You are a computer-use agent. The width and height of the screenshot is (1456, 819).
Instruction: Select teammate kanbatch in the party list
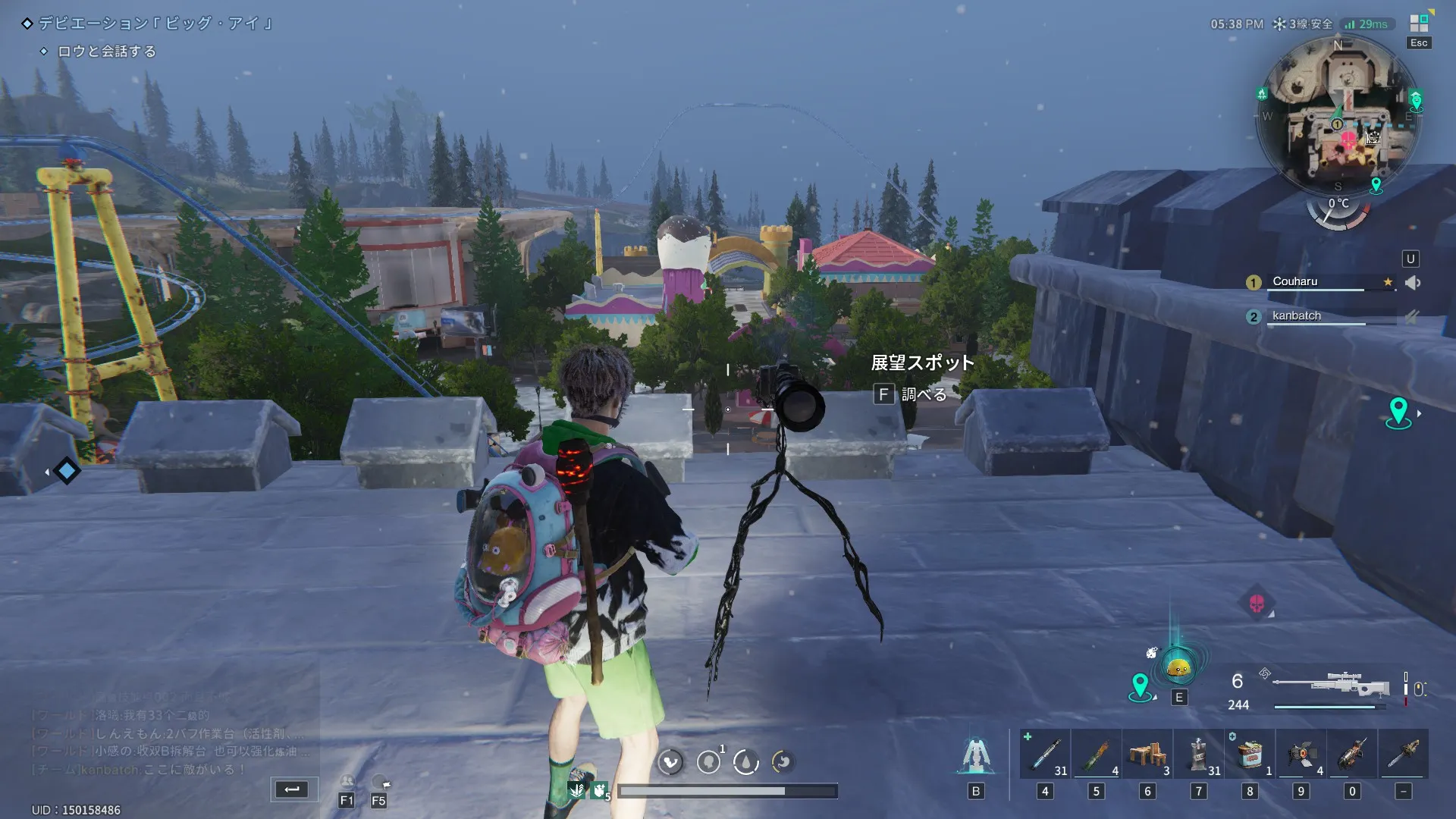[1296, 315]
